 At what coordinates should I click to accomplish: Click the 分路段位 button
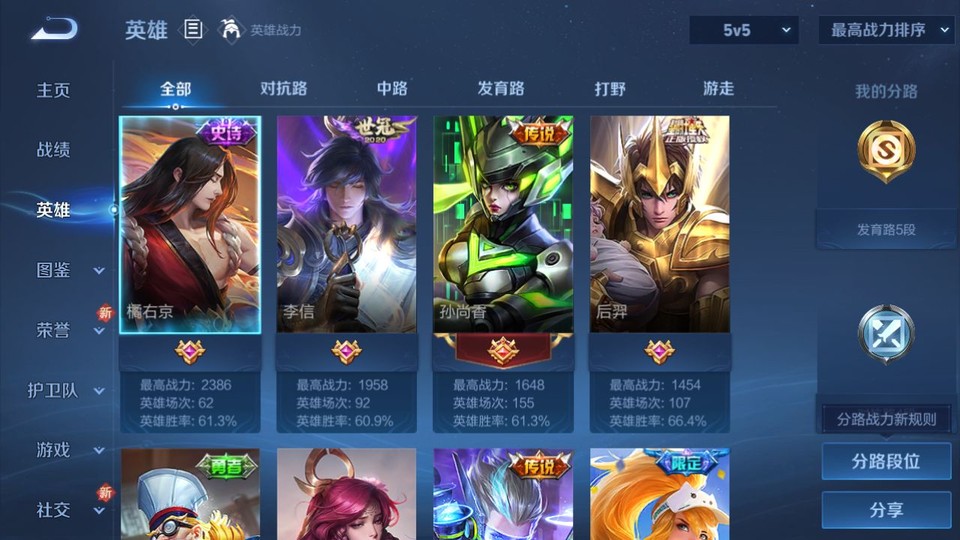pos(886,462)
